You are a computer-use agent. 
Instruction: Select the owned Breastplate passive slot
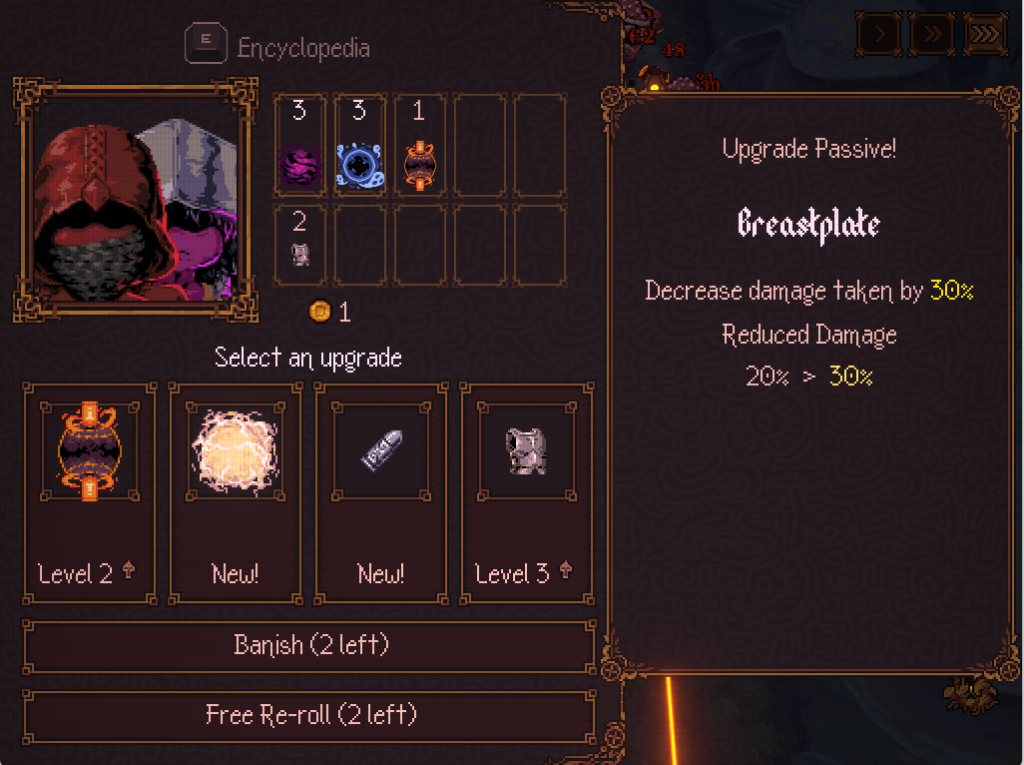299,244
